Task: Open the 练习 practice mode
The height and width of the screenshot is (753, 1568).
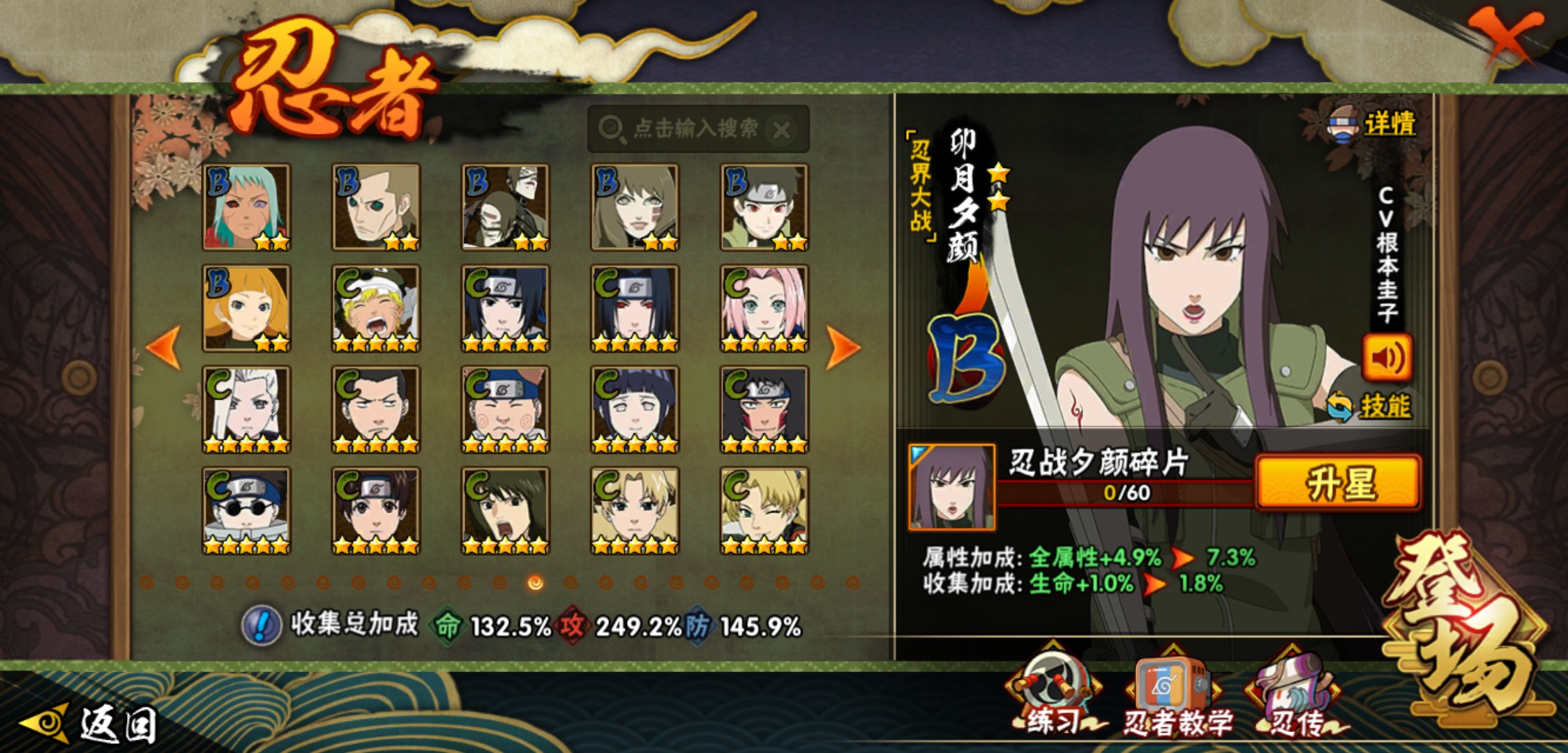Action: 1053,694
